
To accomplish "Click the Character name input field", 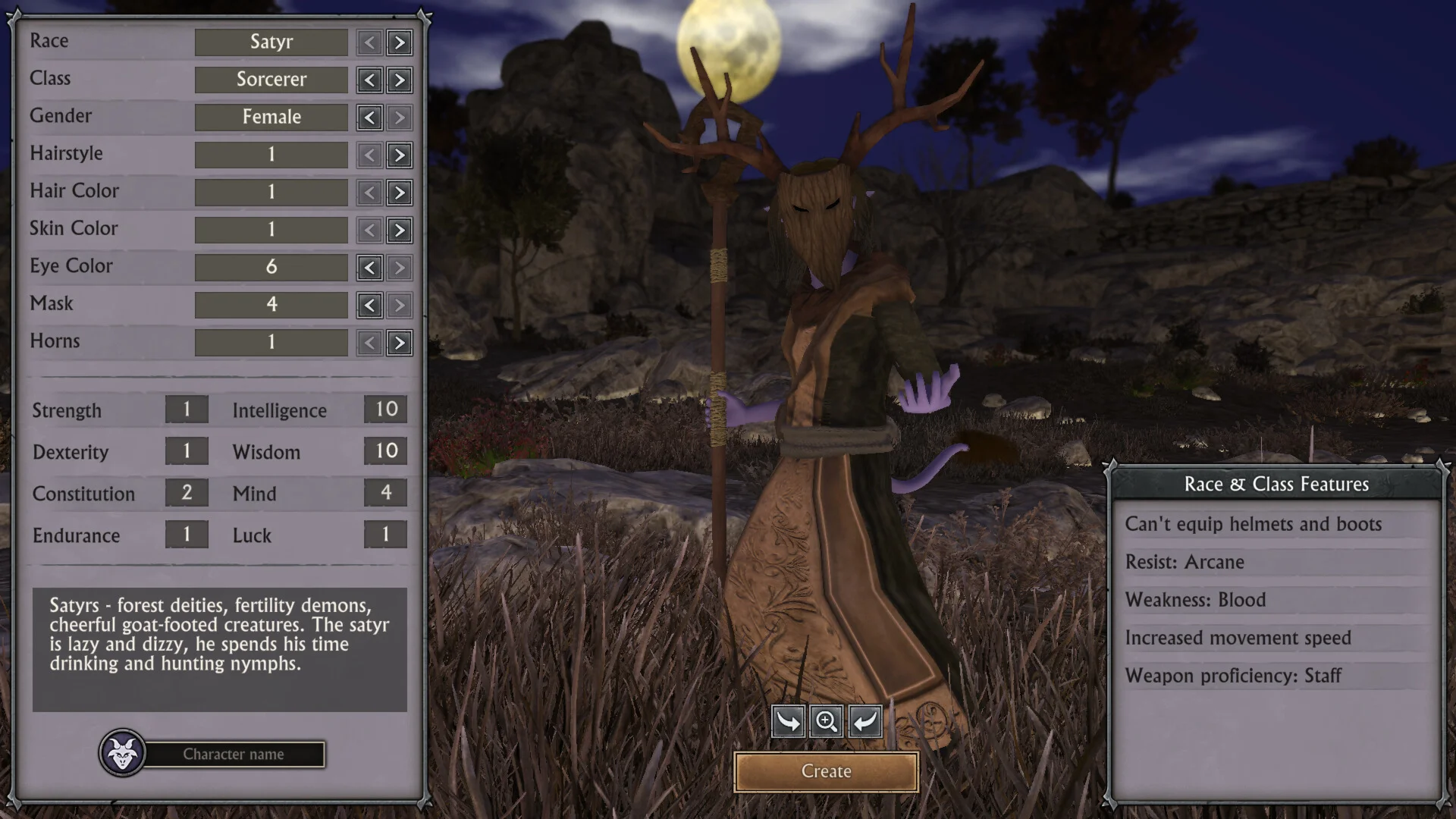I will (234, 755).
